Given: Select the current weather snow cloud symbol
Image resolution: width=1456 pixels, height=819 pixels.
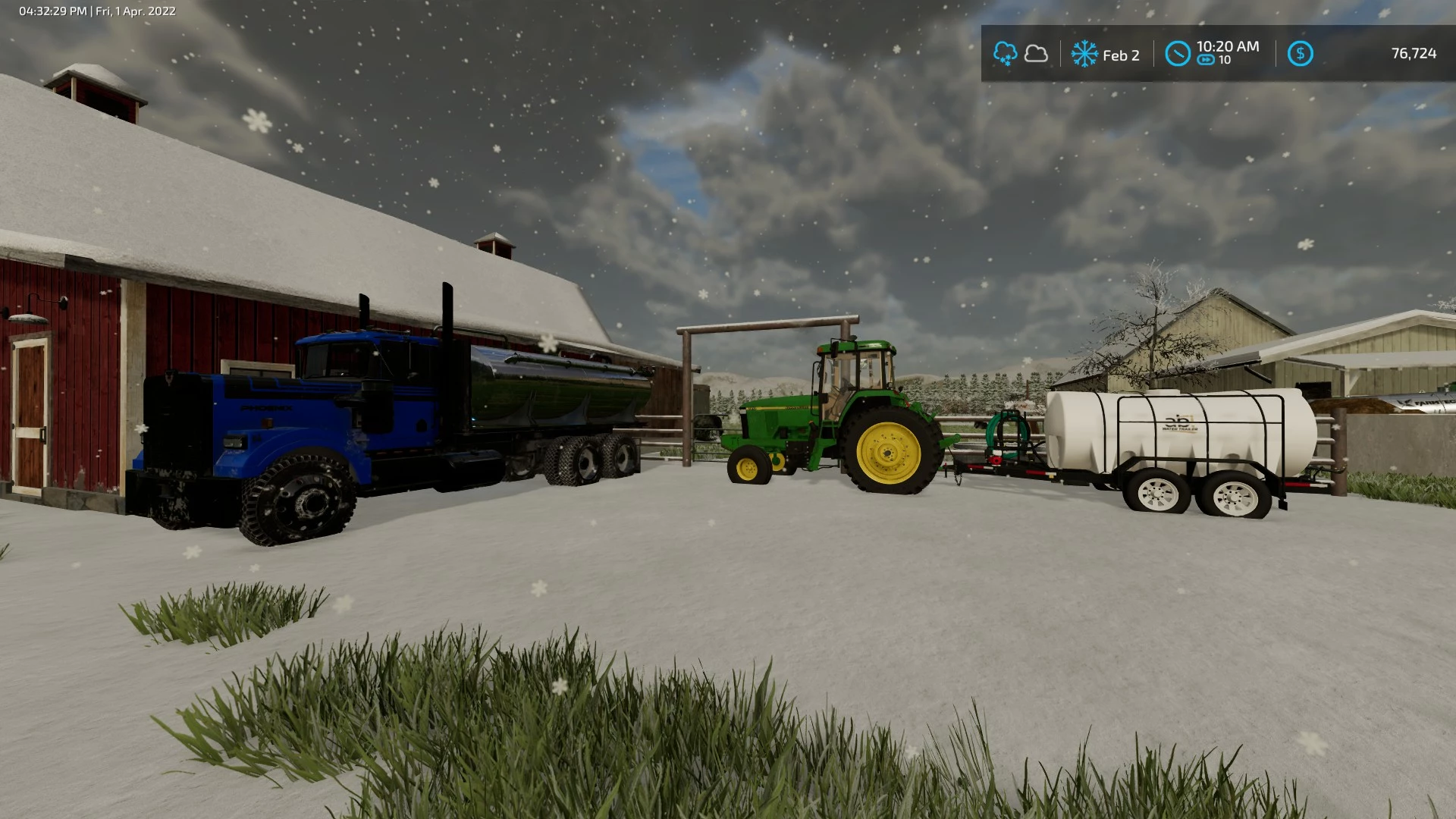Looking at the screenshot, I should (1006, 54).
